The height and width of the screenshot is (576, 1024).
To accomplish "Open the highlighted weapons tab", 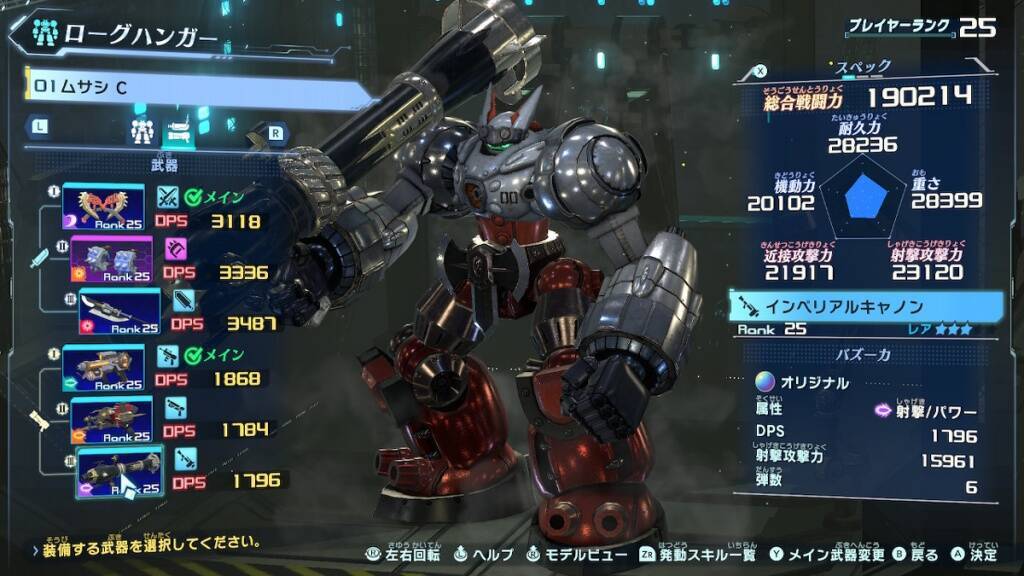I will point(178,128).
